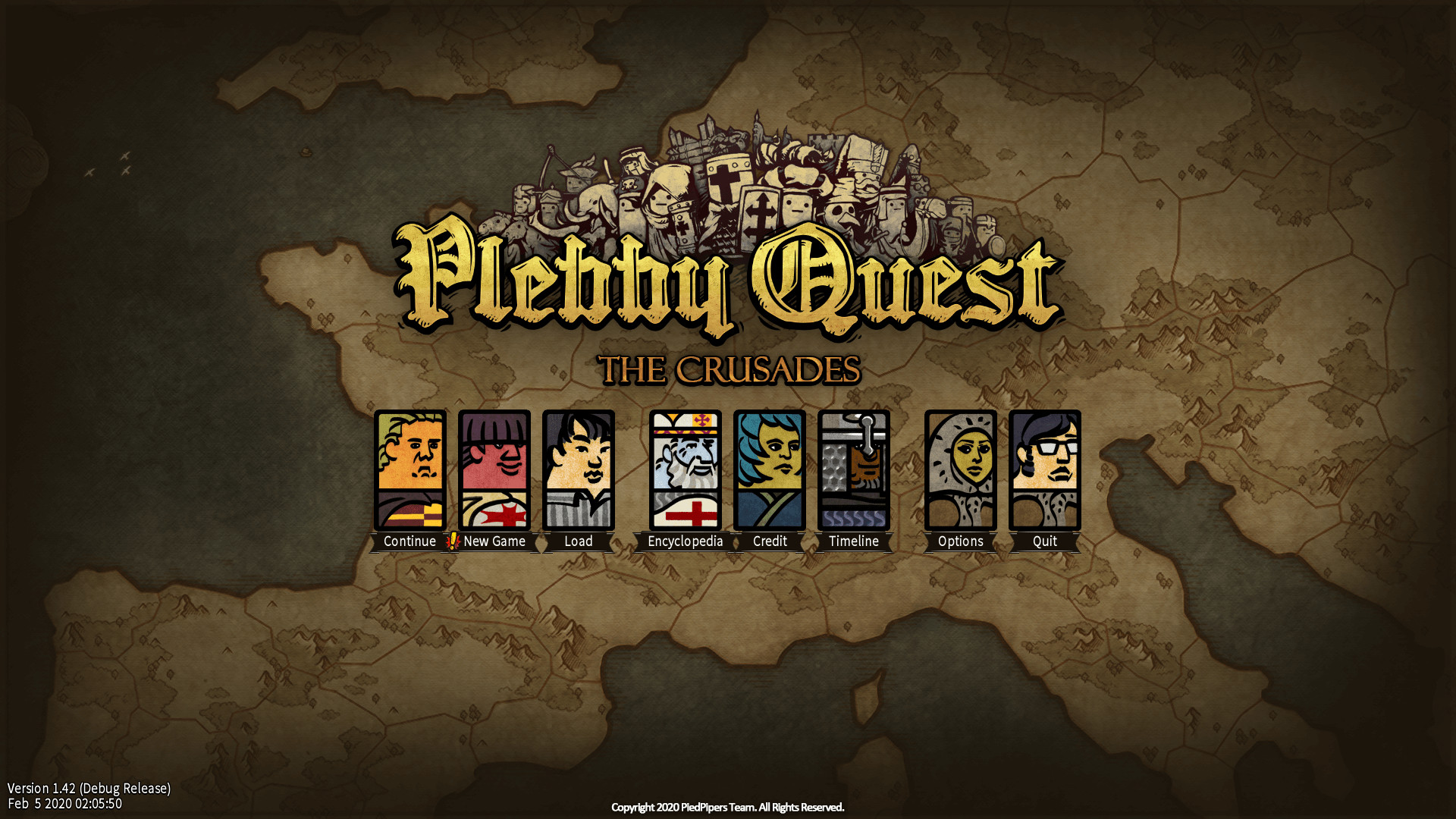Click the exclamation badge beside New Game
The image size is (1456, 819).
tap(450, 541)
